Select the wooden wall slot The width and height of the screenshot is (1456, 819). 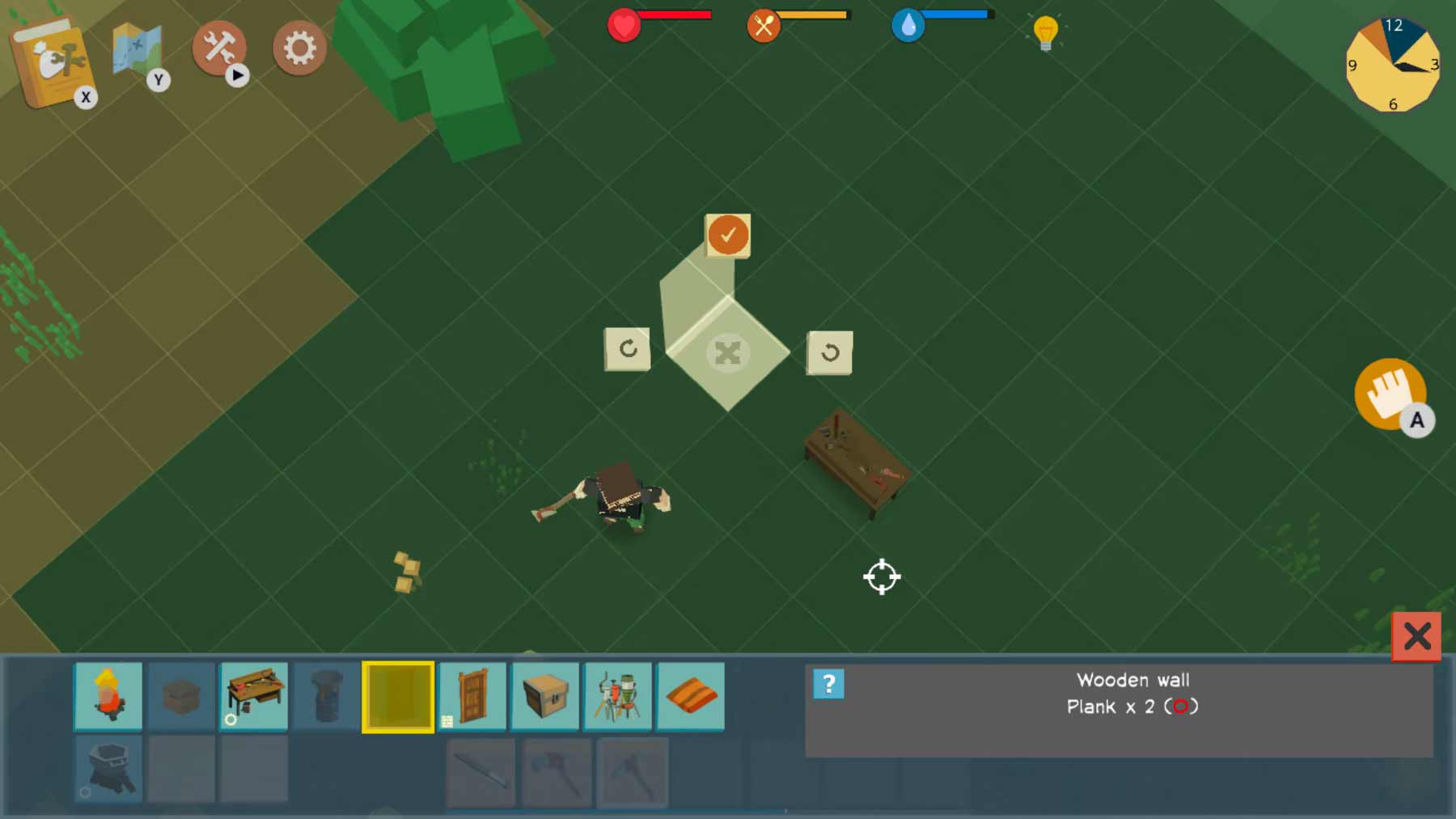coord(398,696)
